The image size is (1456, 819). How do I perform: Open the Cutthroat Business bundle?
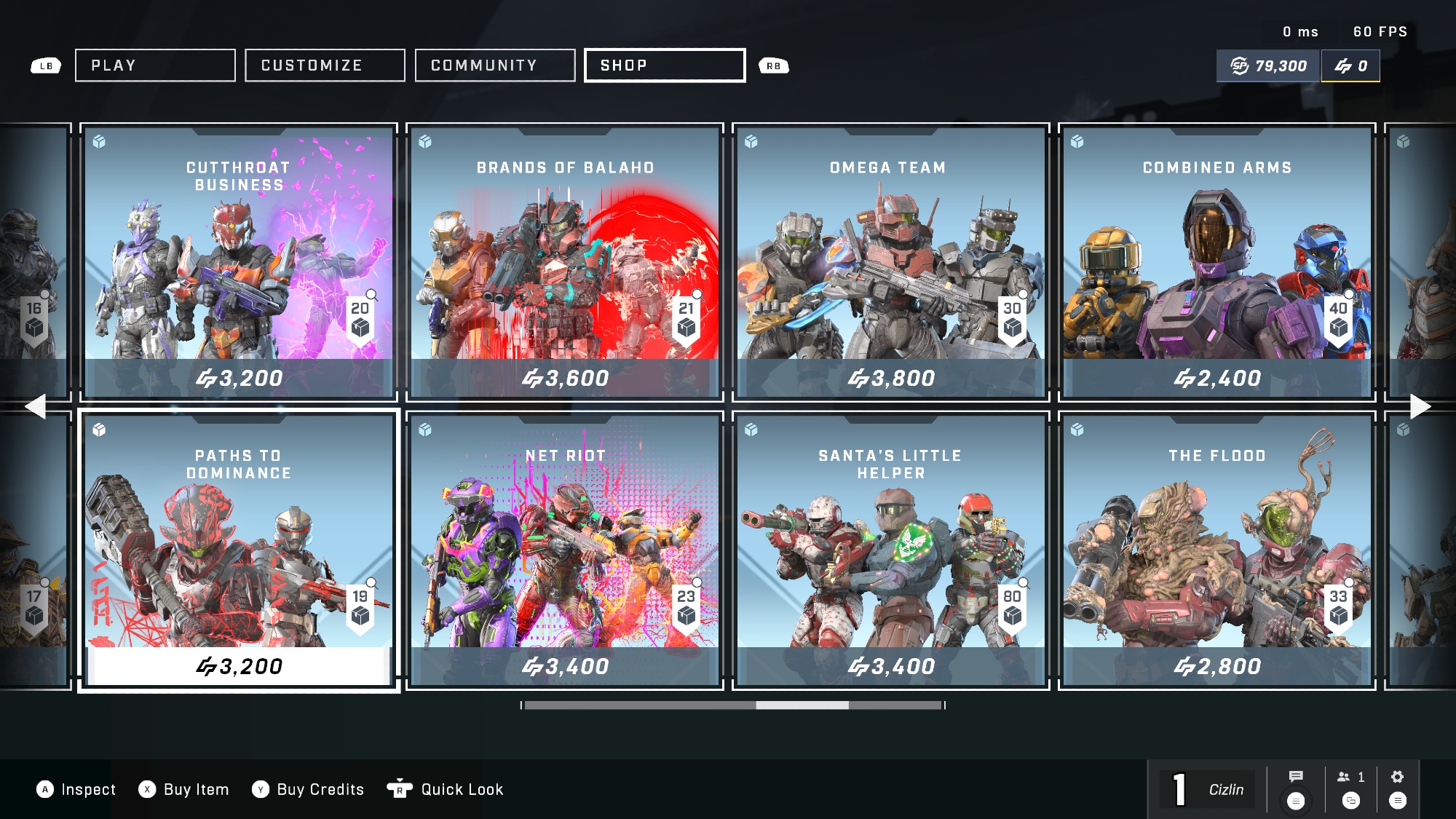coord(239,262)
